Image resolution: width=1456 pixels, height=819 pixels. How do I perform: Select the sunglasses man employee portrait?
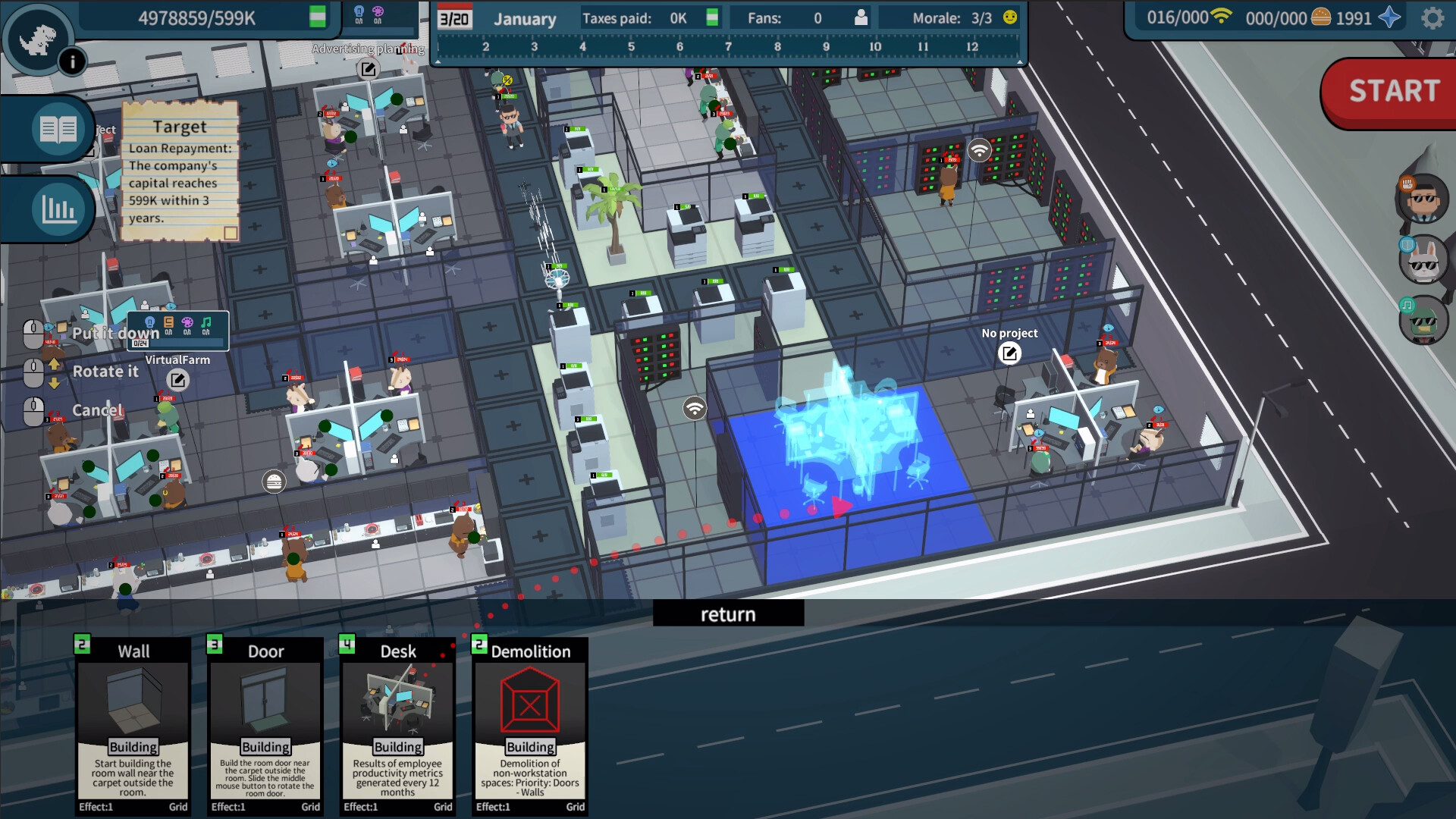point(1423,200)
